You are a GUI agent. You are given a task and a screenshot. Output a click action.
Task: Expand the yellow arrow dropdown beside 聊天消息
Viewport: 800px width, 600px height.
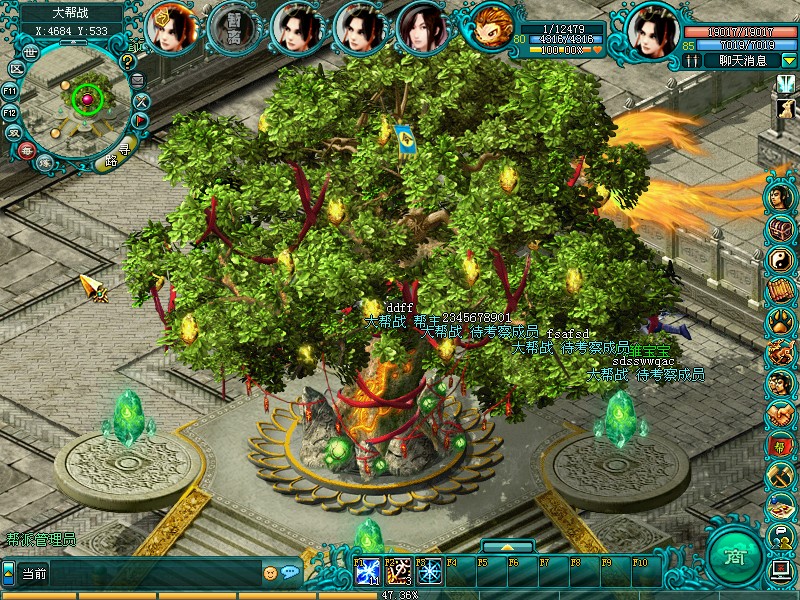(x=788, y=60)
